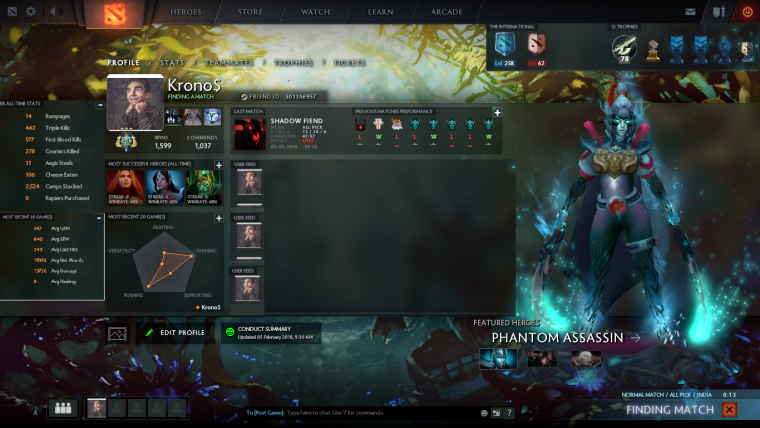
Task: Open the Arcade menu
Action: click(x=446, y=13)
